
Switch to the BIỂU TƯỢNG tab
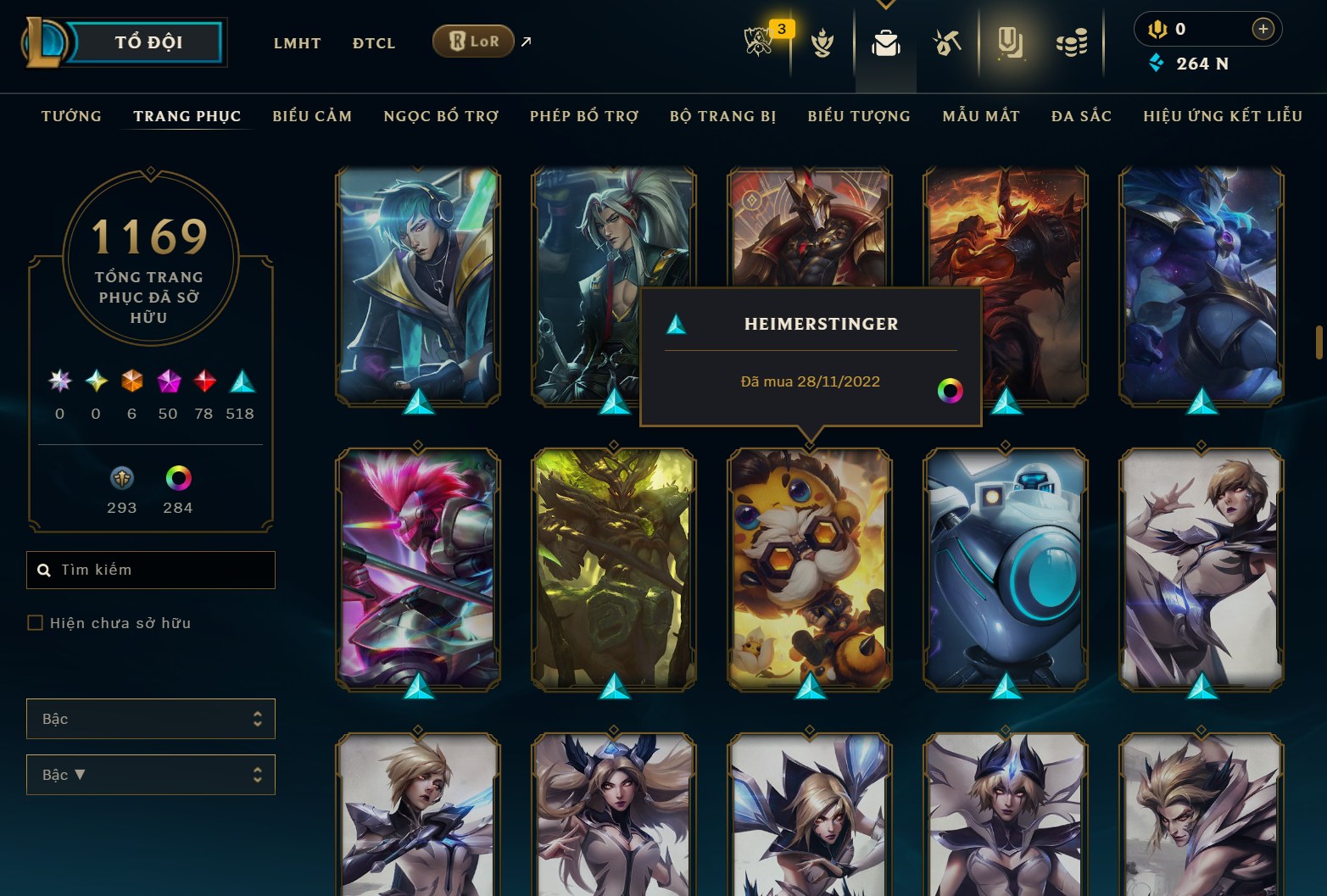point(859,116)
